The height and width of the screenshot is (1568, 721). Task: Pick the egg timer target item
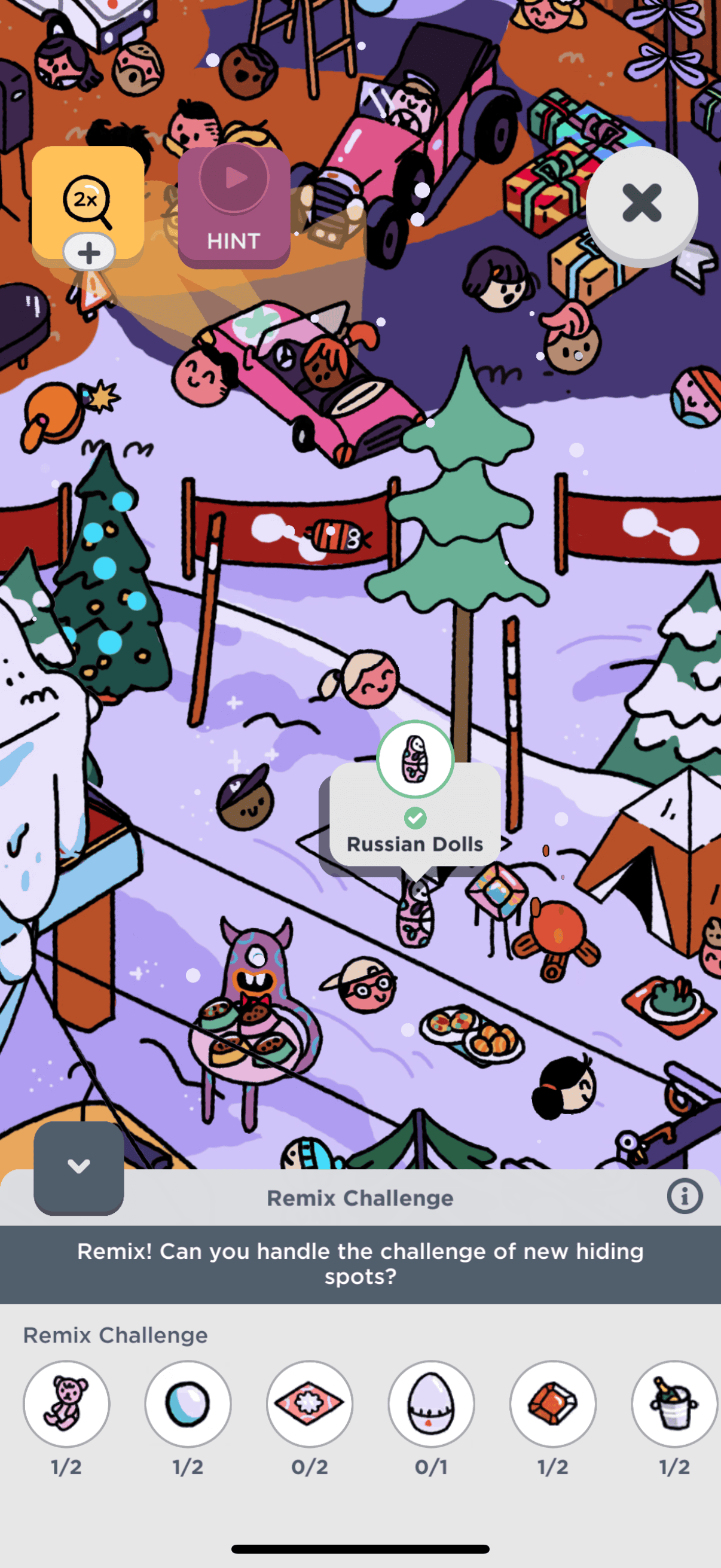pyautogui.click(x=432, y=1403)
